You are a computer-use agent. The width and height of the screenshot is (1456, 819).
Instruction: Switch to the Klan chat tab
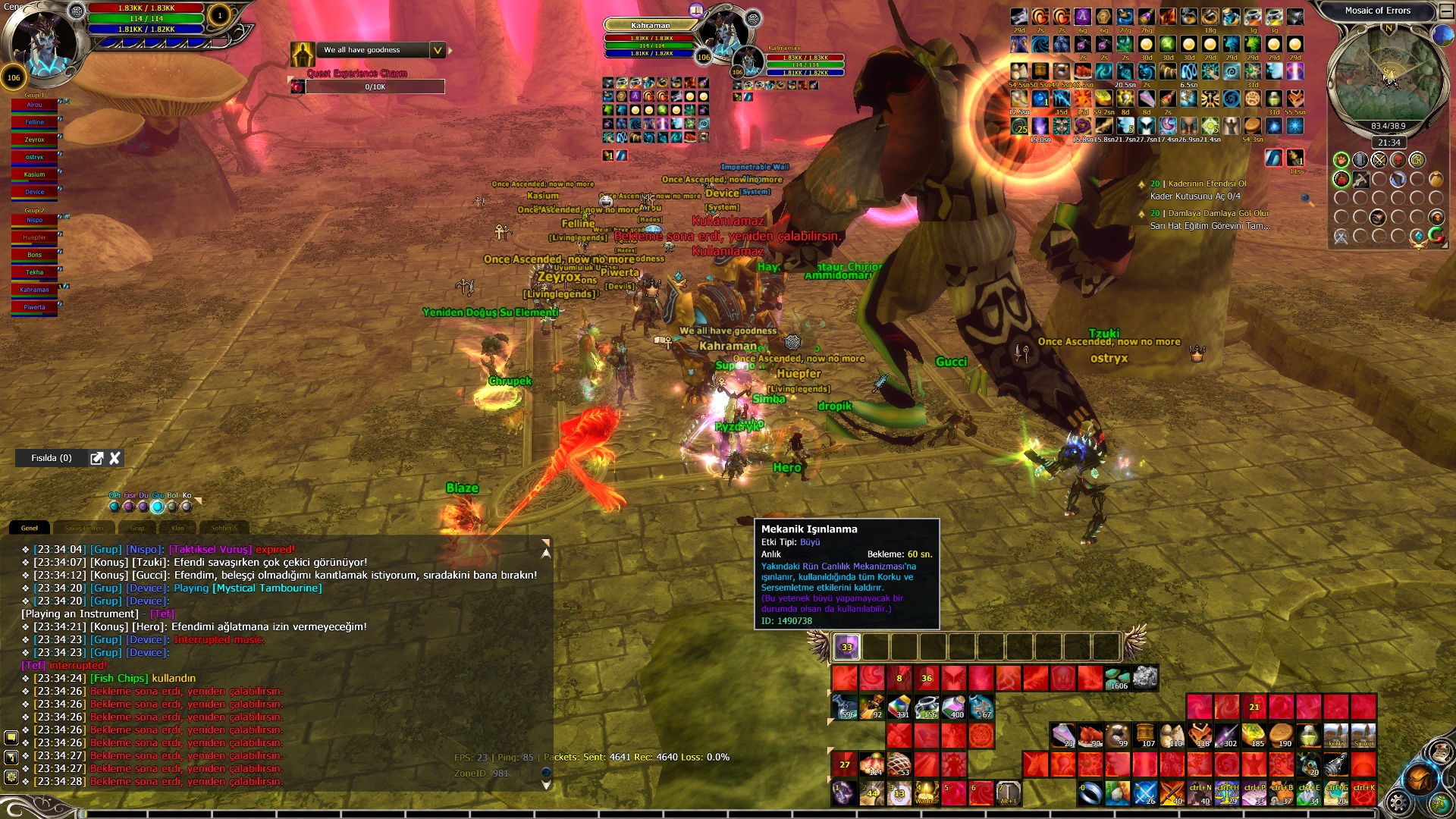[177, 528]
